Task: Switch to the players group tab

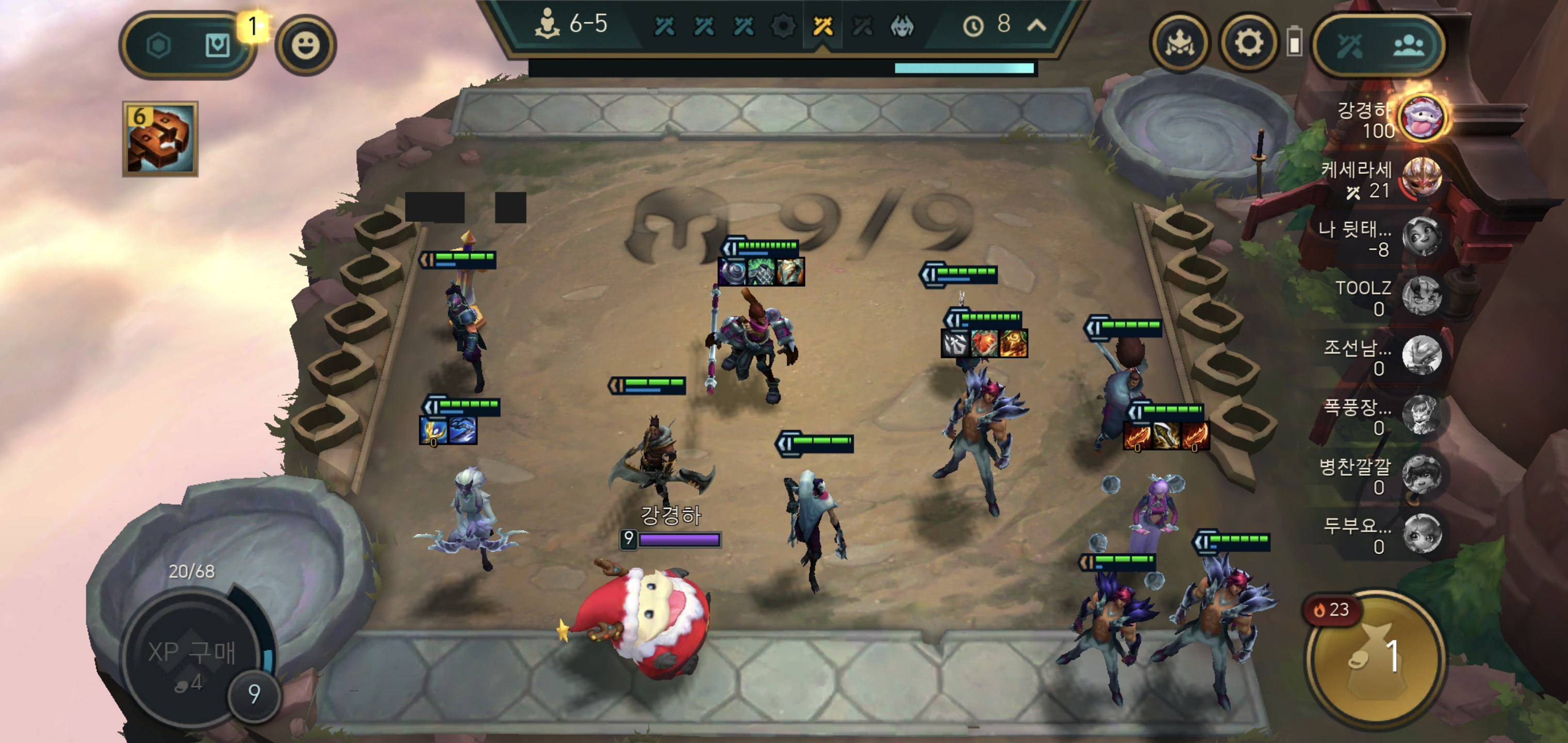Action: [1409, 45]
